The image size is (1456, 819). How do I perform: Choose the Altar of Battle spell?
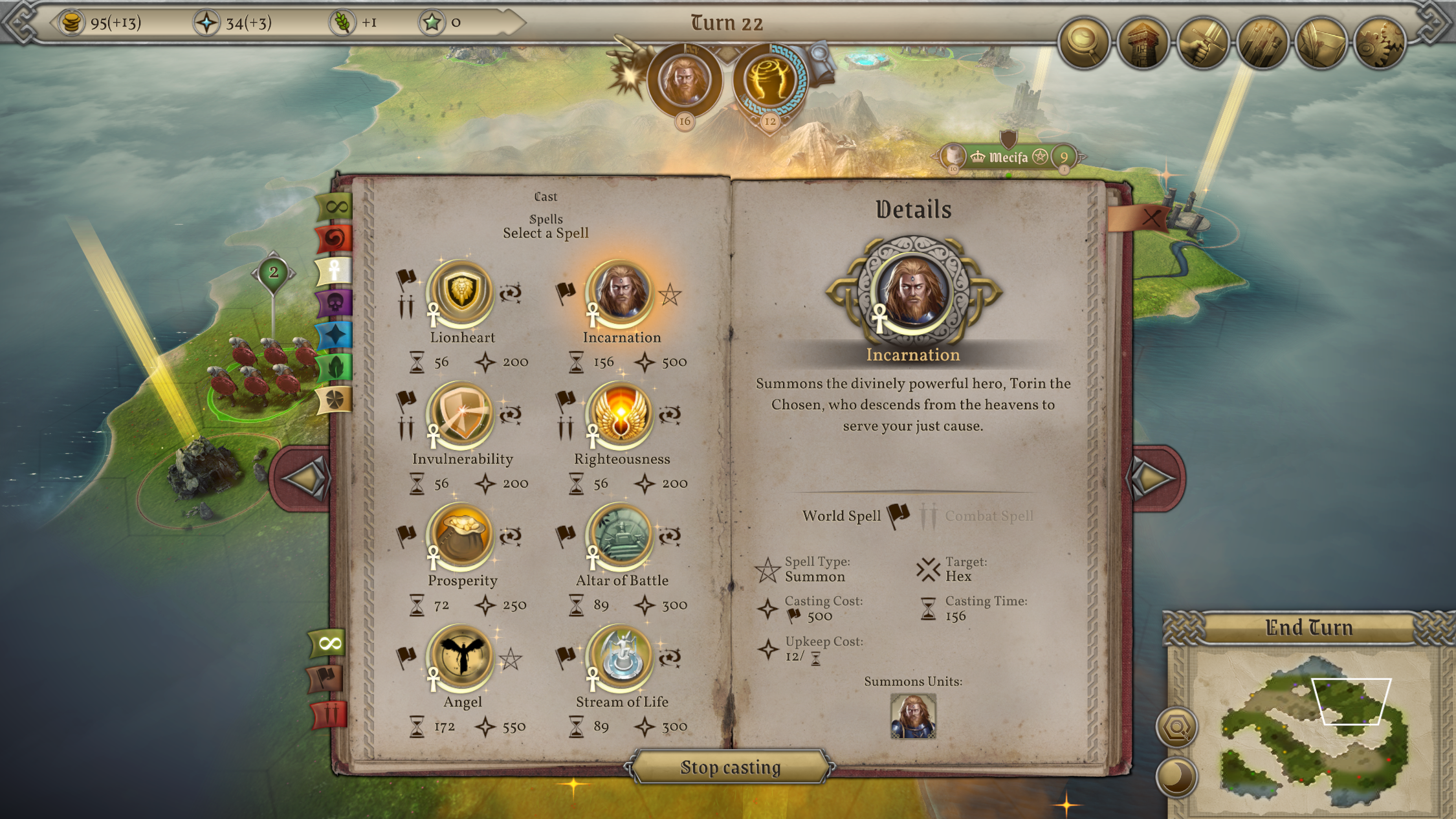click(621, 537)
